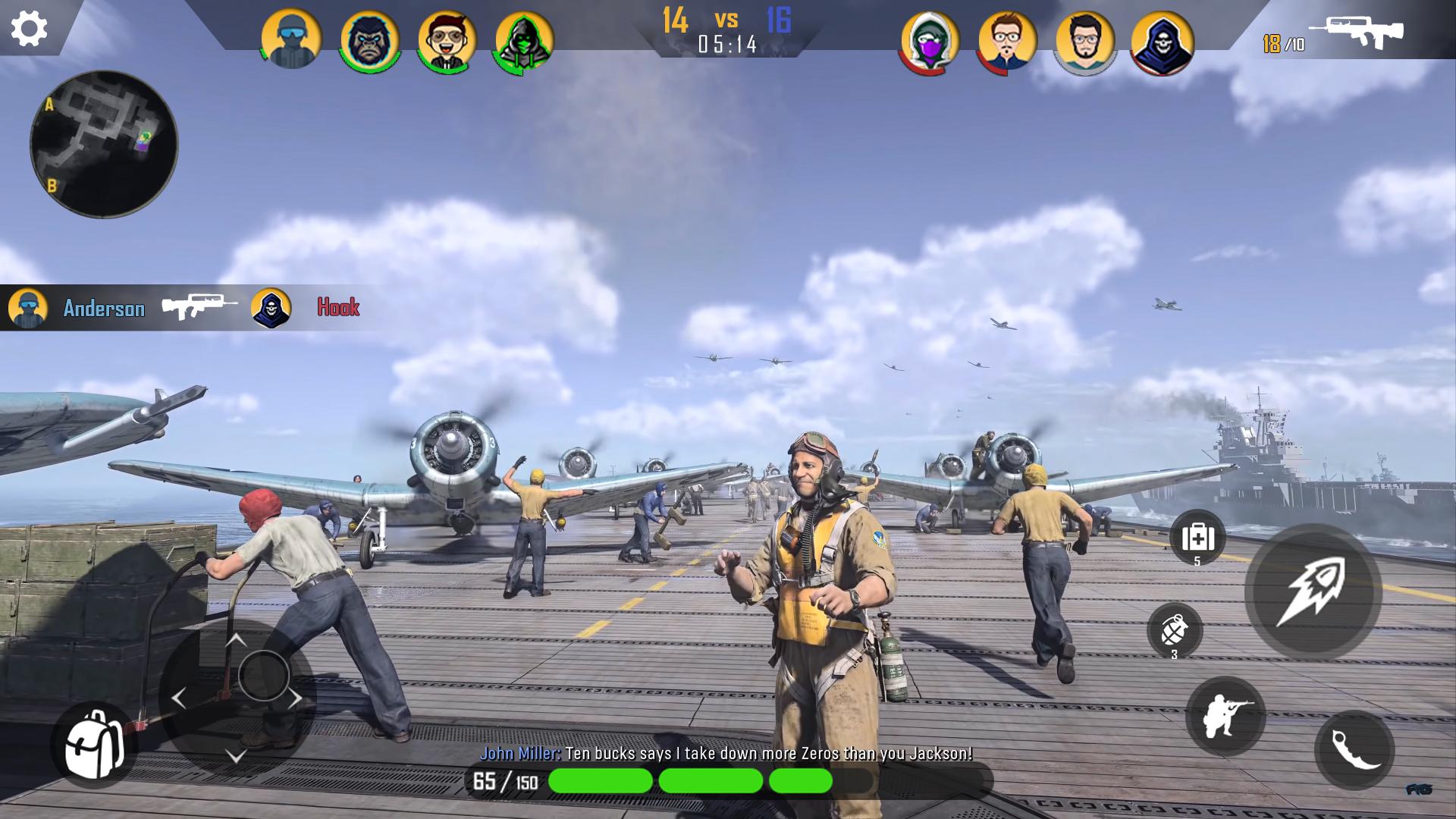Select the skull reaper avatar in team bar
This screenshot has width=1456, height=819.
click(x=1162, y=42)
